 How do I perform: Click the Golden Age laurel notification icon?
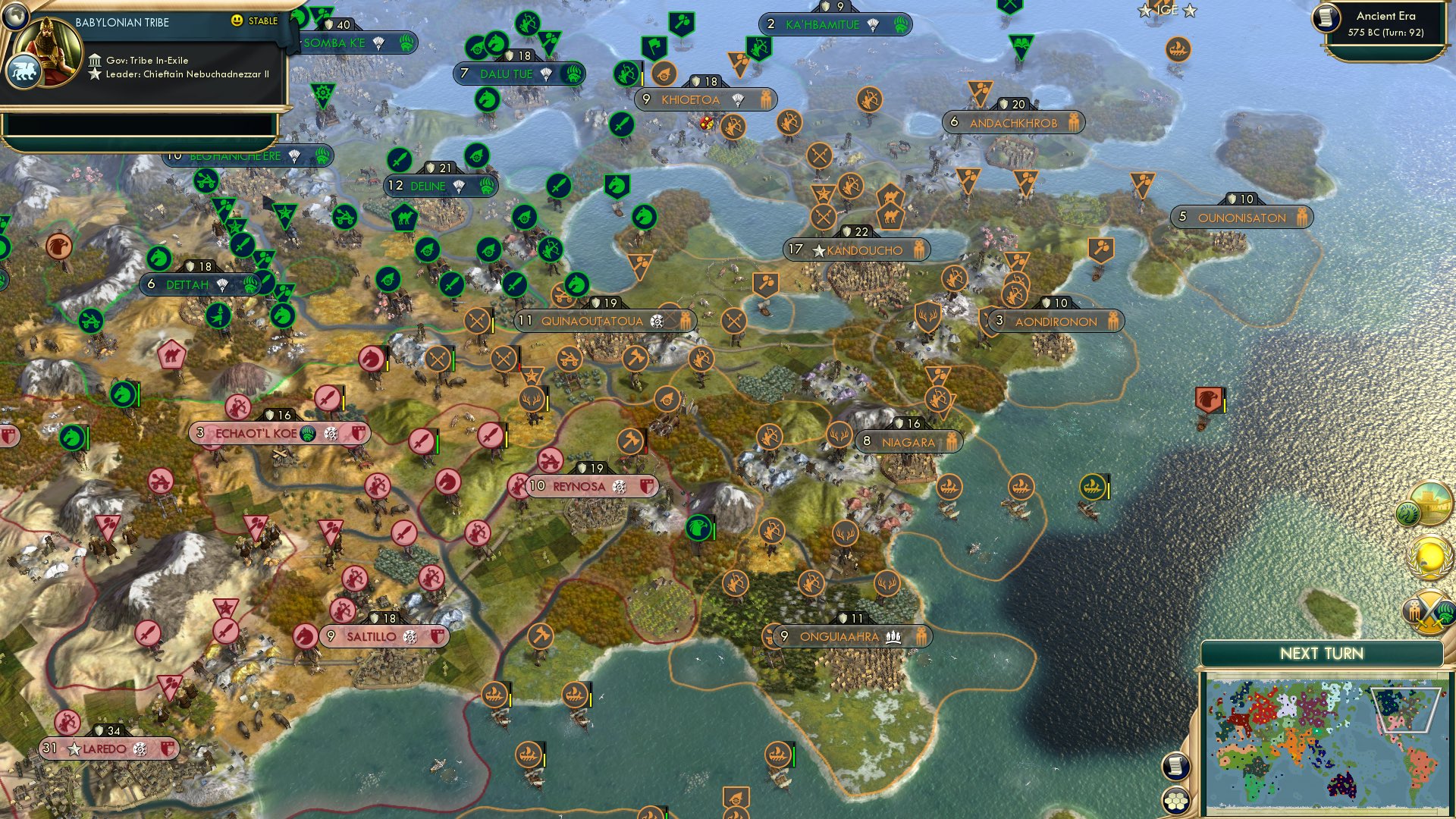coord(1429,555)
